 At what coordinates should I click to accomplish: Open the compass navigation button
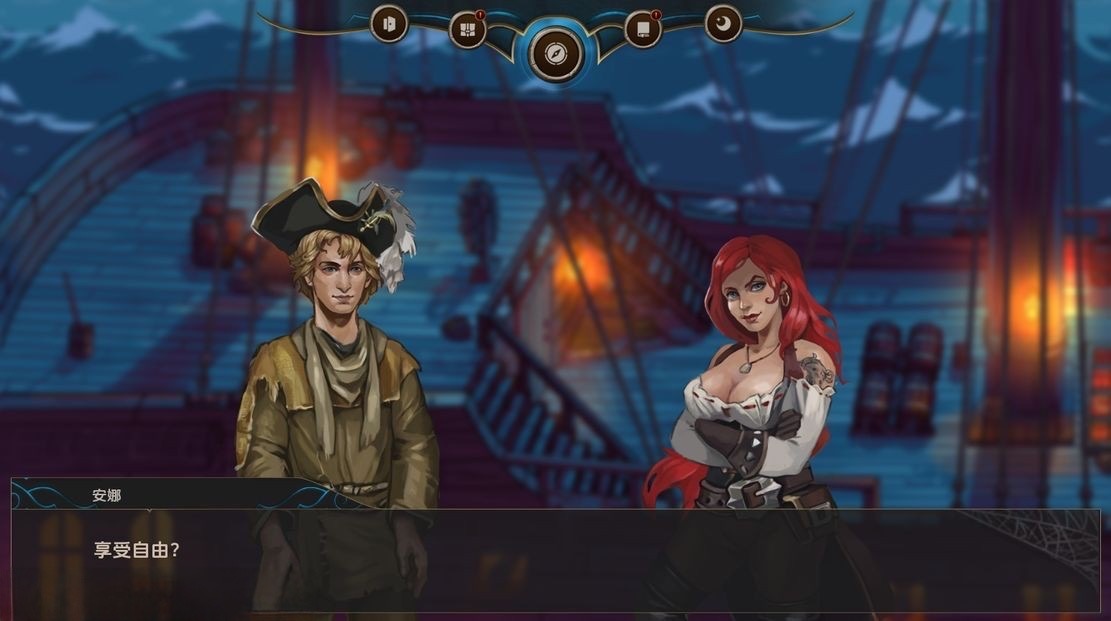556,52
